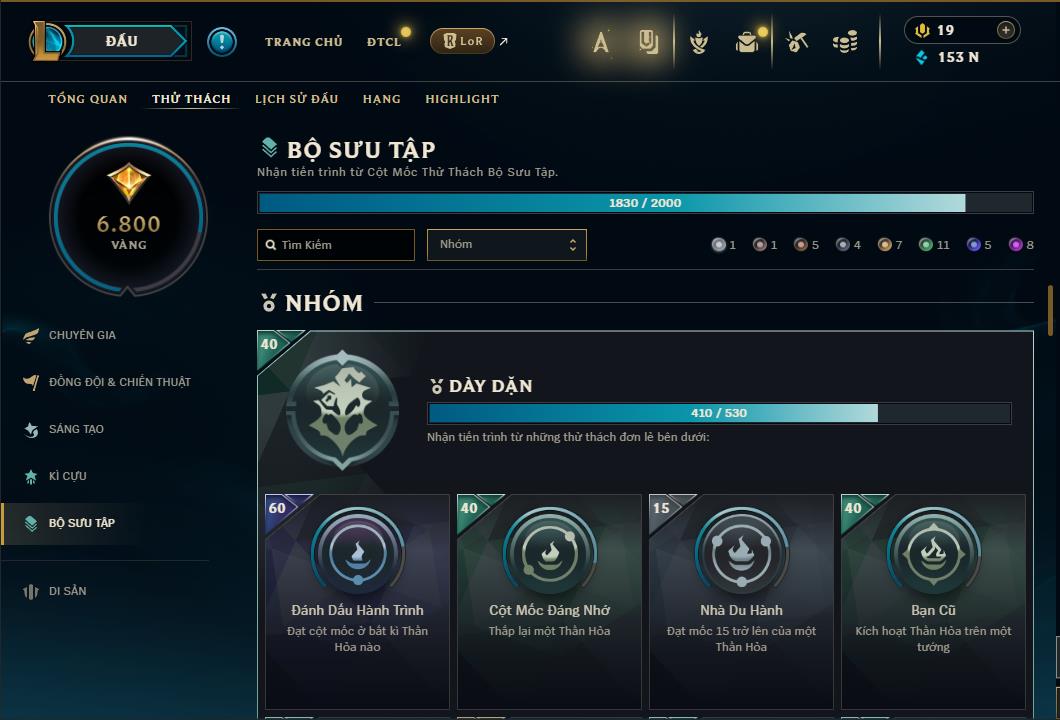1060x720 pixels.
Task: Open the SÁNG TẠO category
Action: [x=76, y=429]
